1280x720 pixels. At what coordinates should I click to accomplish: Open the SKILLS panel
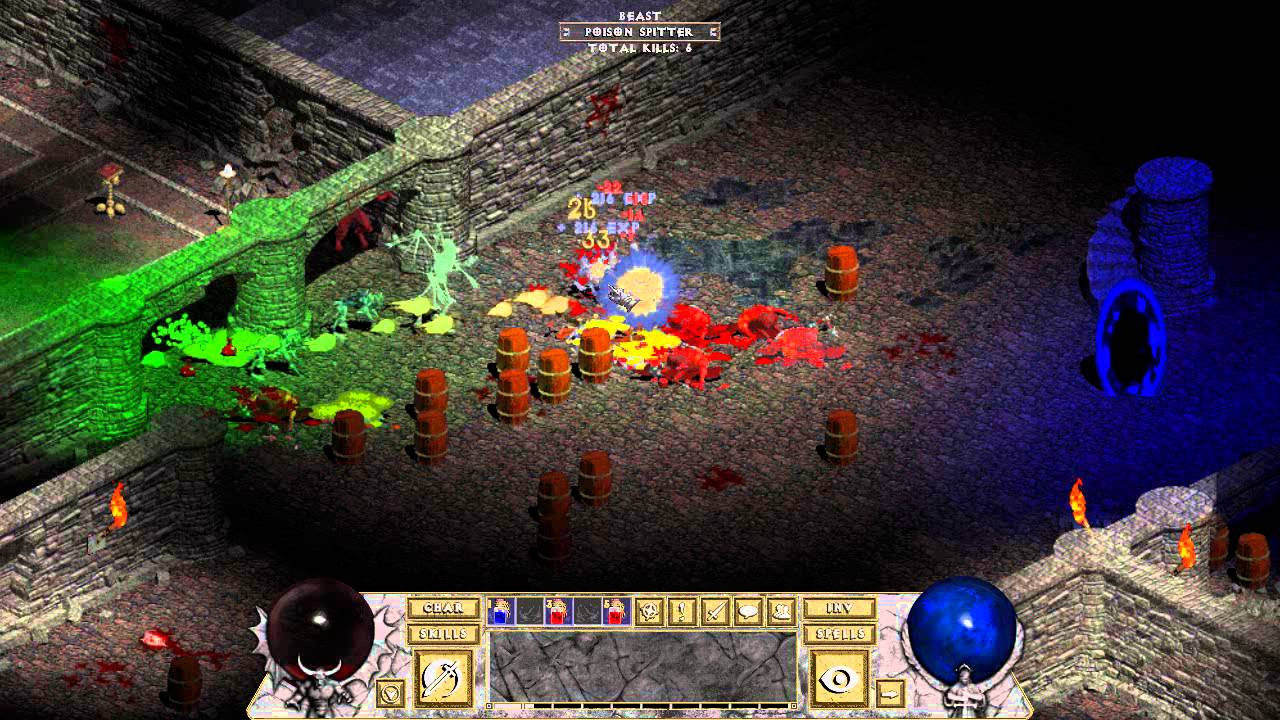pyautogui.click(x=443, y=634)
